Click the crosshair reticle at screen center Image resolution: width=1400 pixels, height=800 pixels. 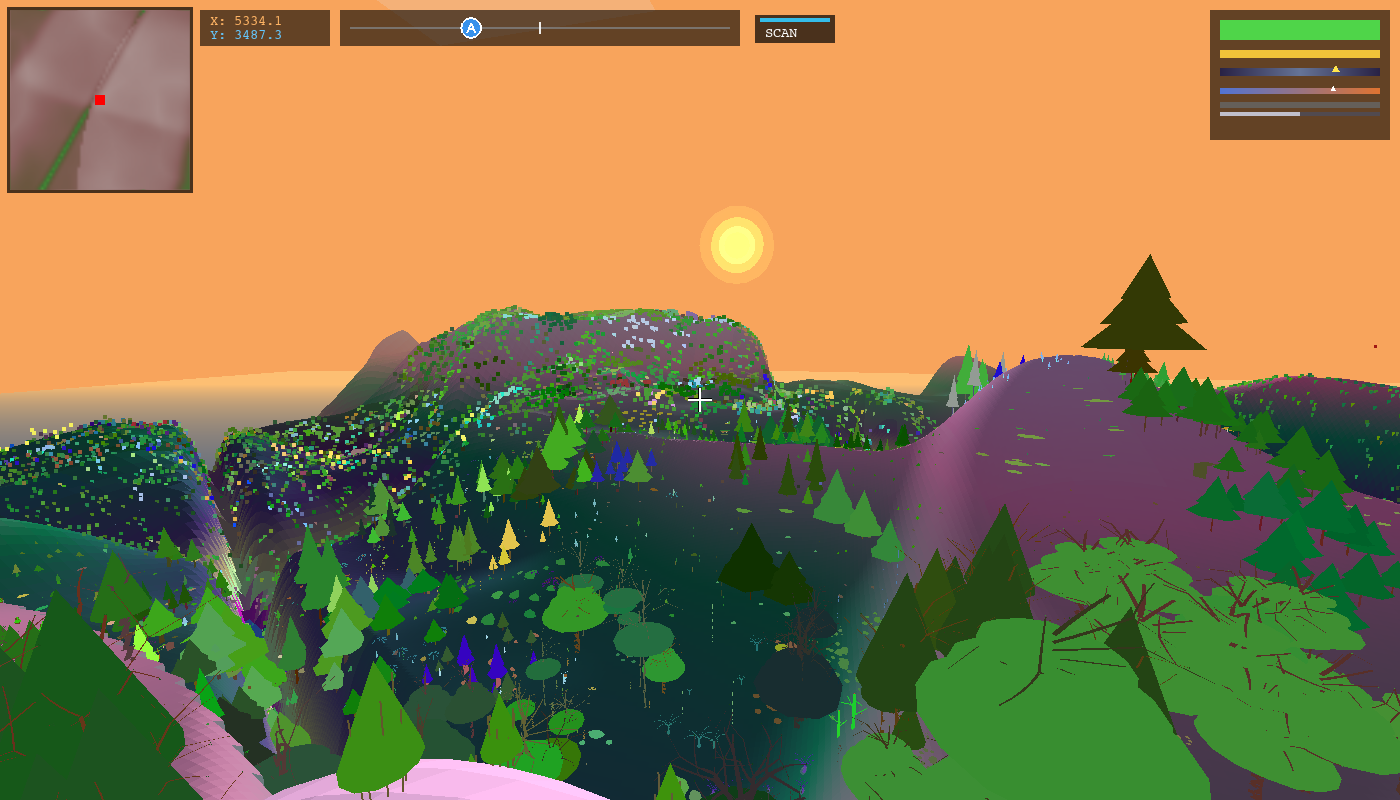(x=700, y=399)
